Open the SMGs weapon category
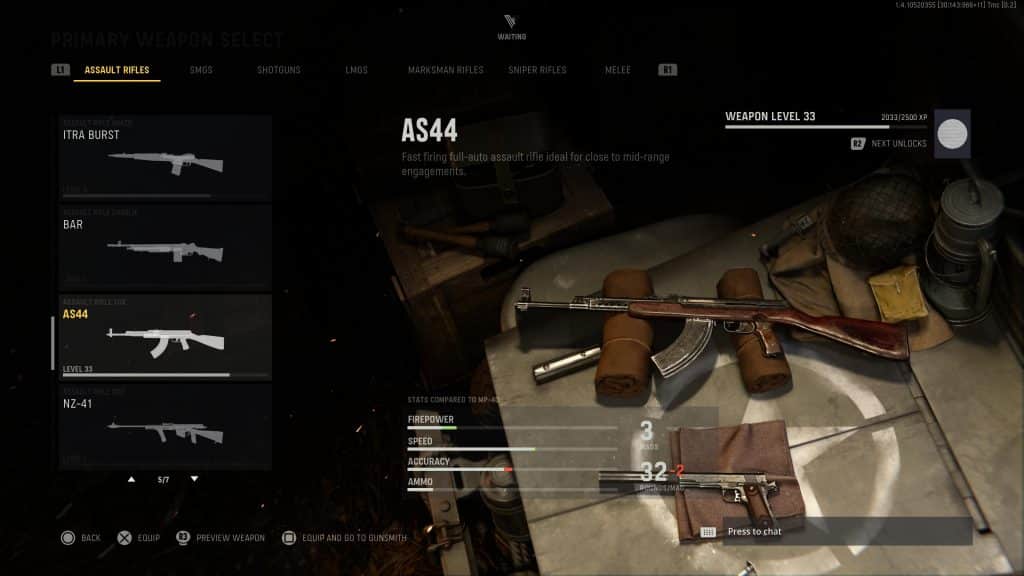 [x=201, y=70]
